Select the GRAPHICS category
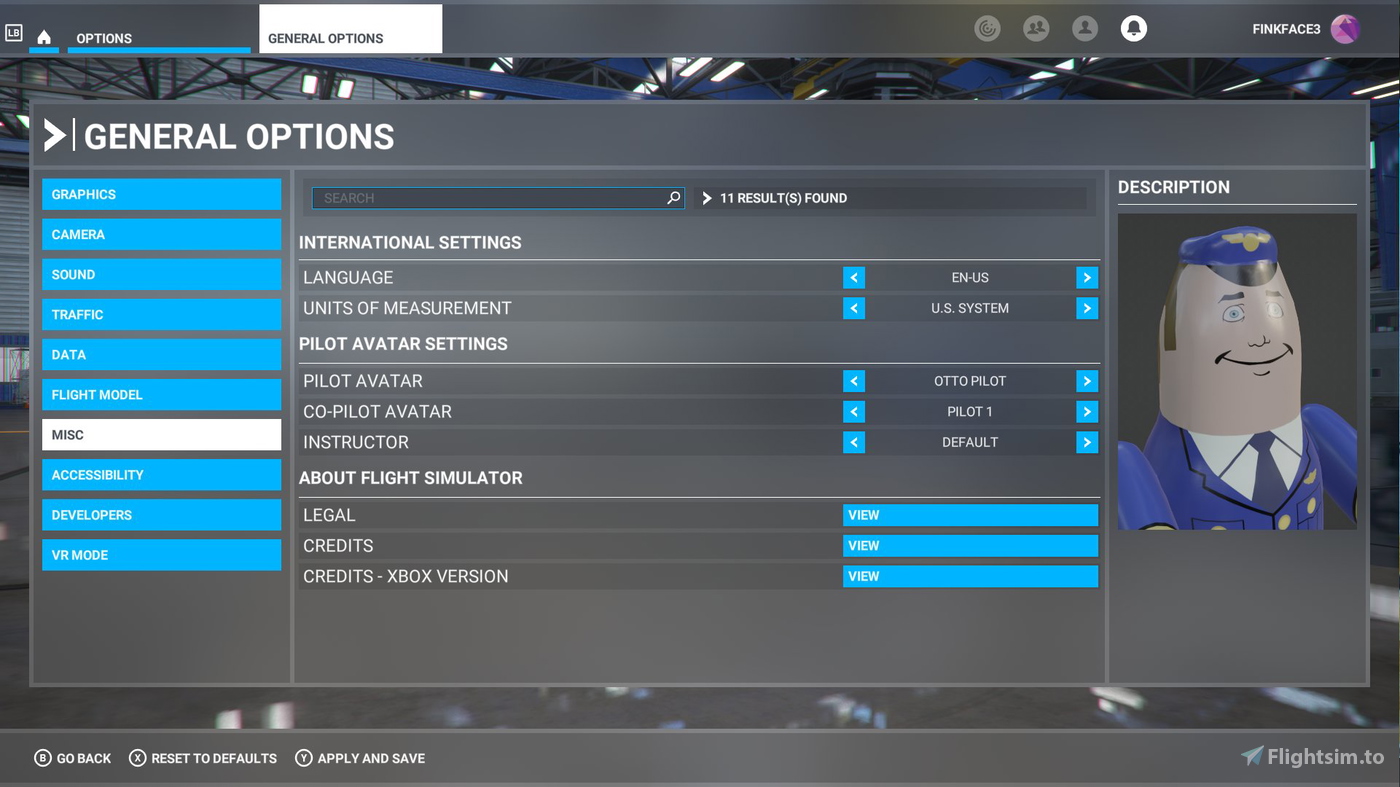 [161, 194]
